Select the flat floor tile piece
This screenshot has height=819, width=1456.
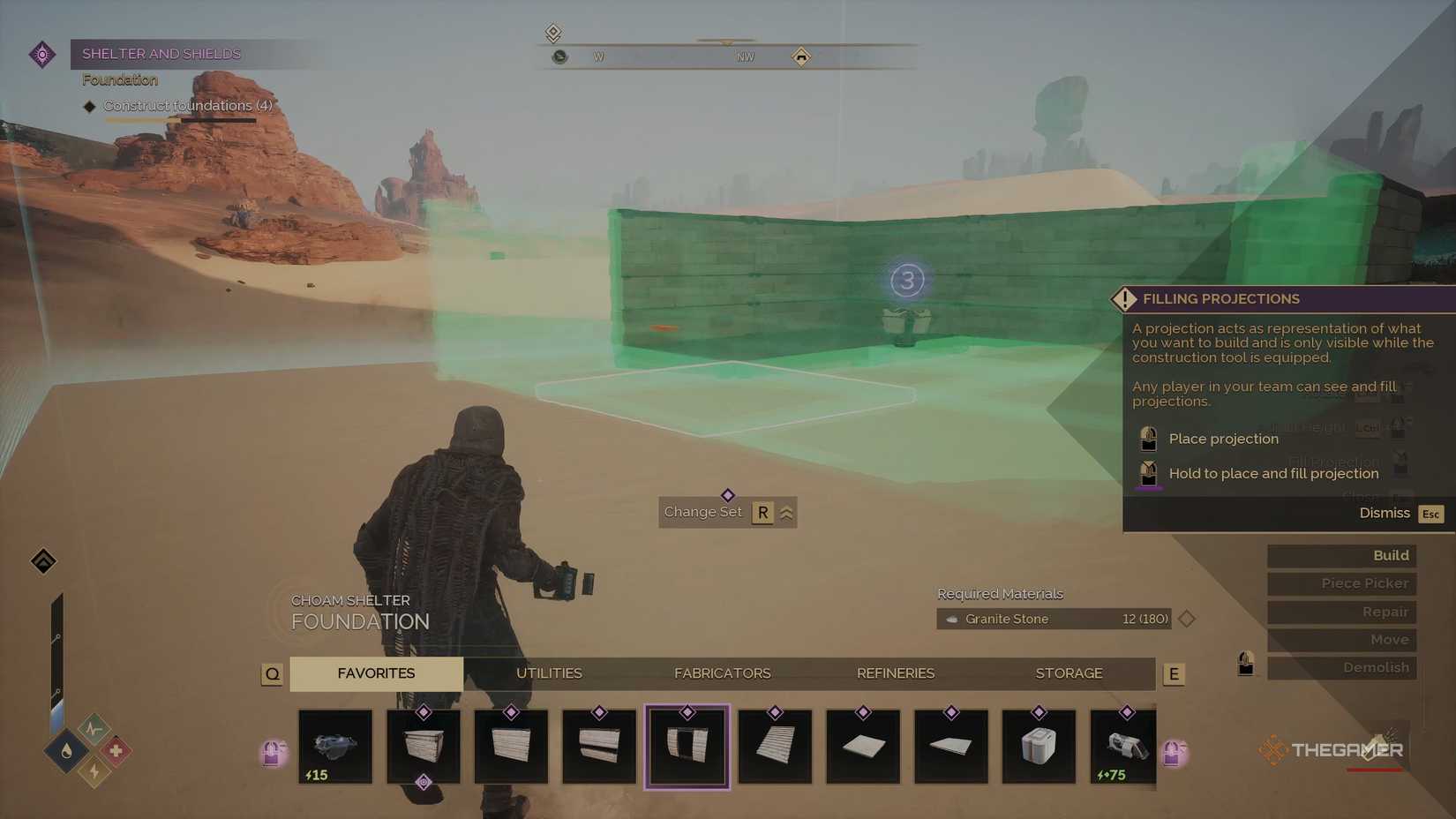point(863,746)
